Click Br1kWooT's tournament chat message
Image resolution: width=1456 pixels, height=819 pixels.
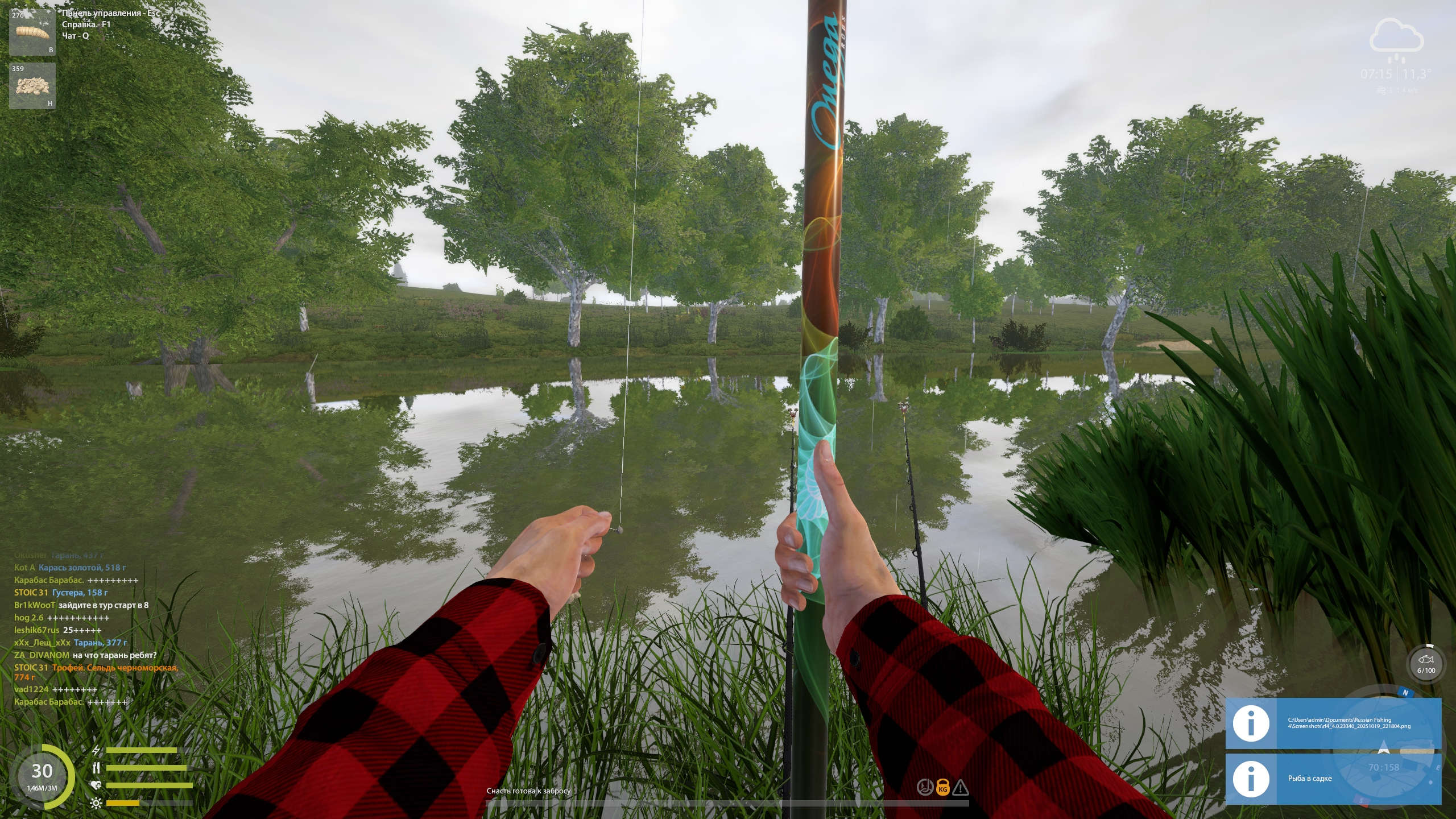point(81,605)
